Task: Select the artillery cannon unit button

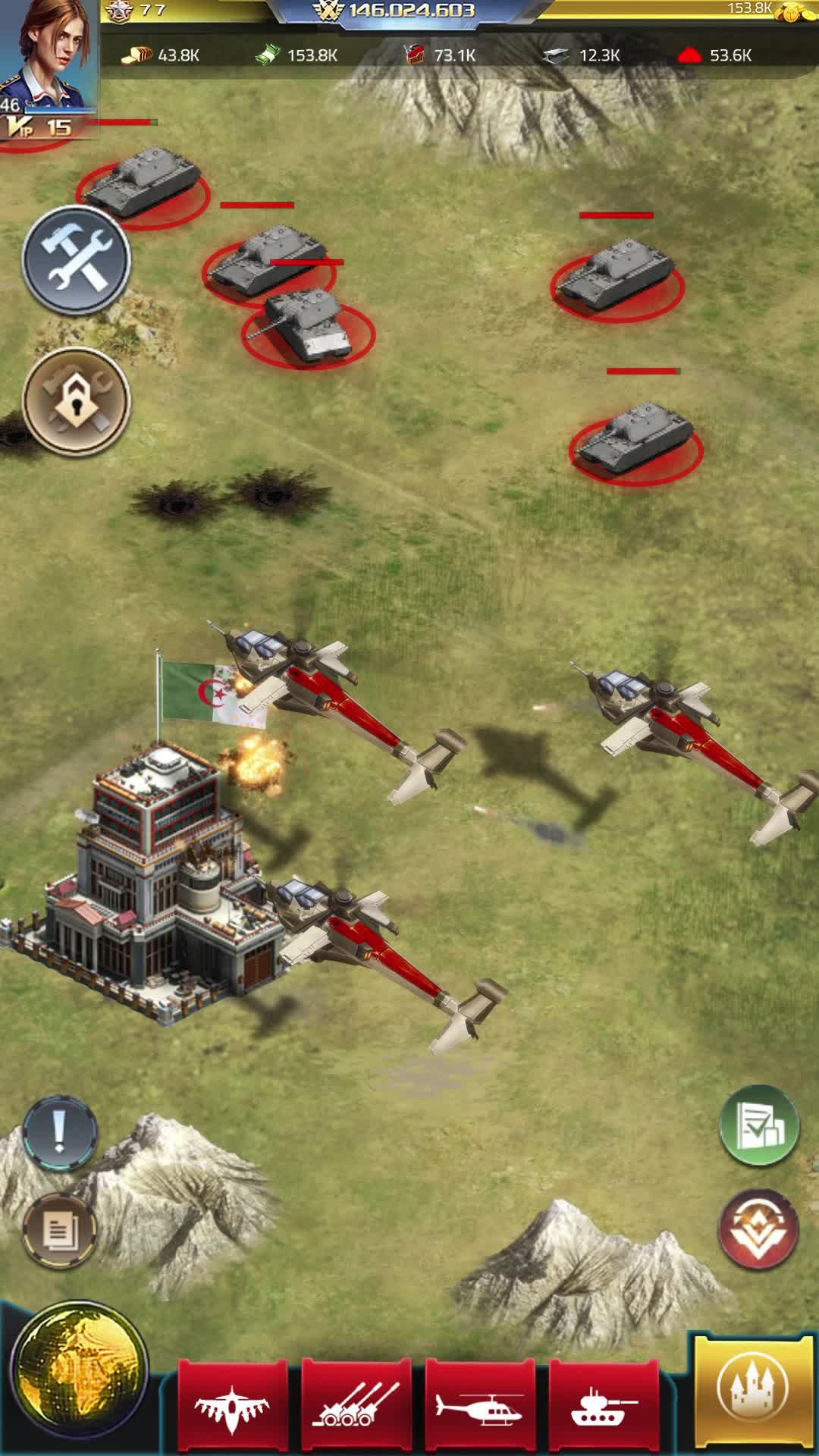Action: (x=356, y=1408)
